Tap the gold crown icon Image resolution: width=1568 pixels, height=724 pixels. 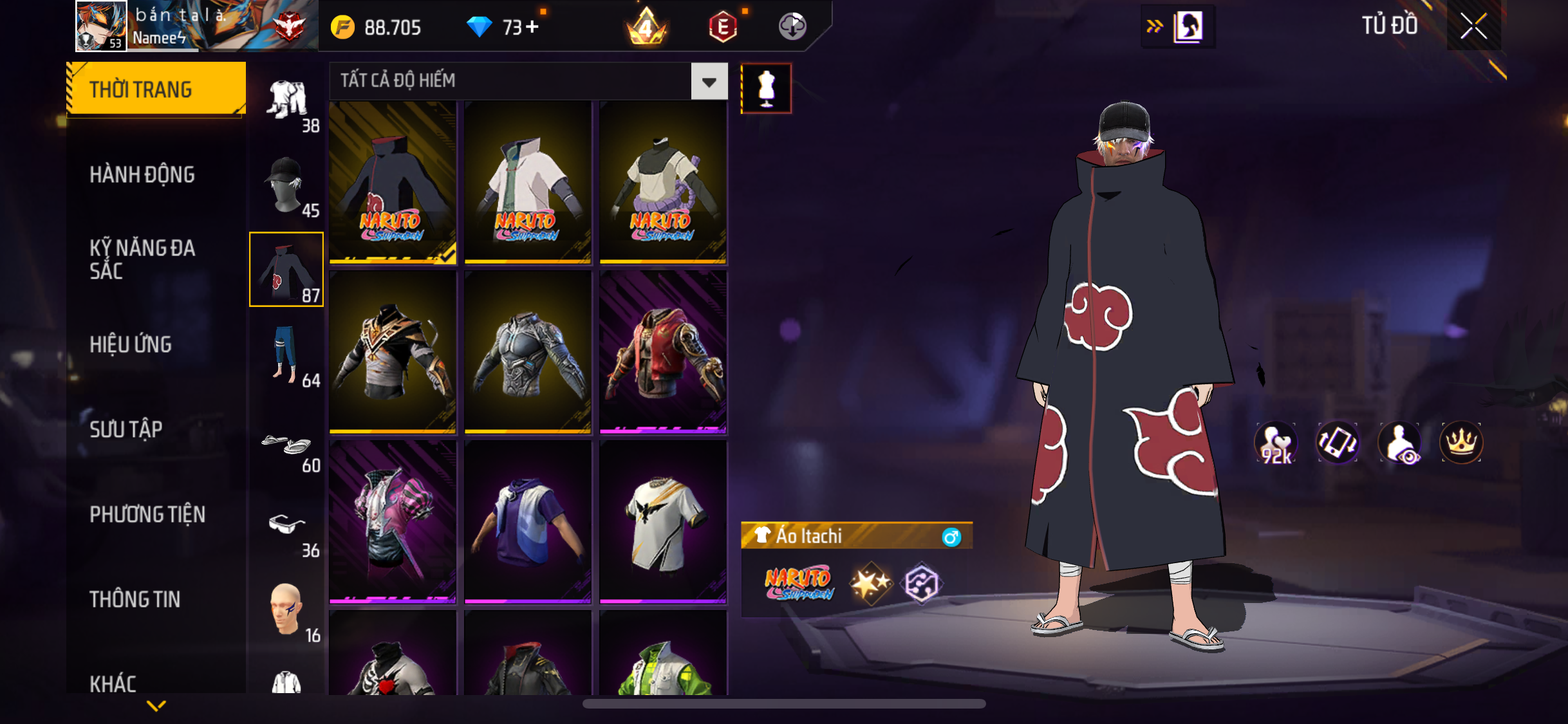(x=1461, y=443)
